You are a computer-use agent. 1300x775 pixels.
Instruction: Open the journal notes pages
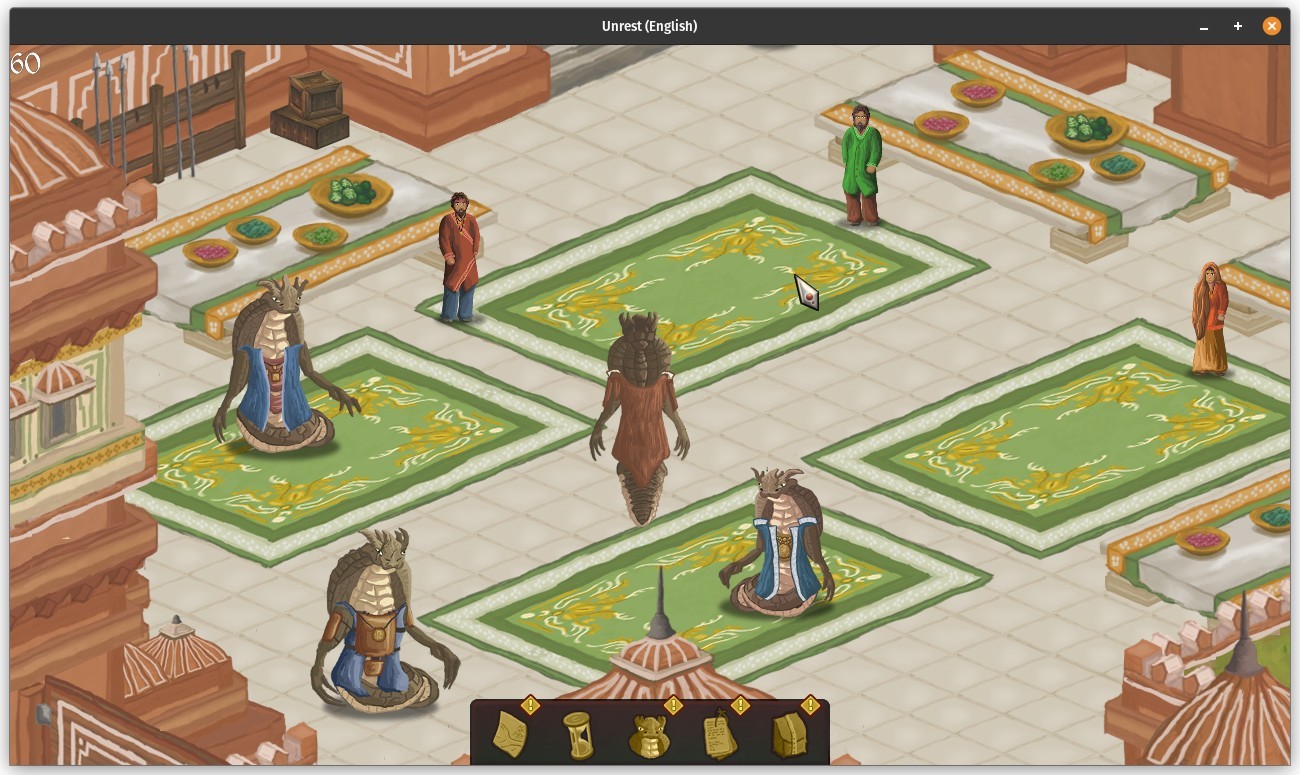tap(720, 736)
